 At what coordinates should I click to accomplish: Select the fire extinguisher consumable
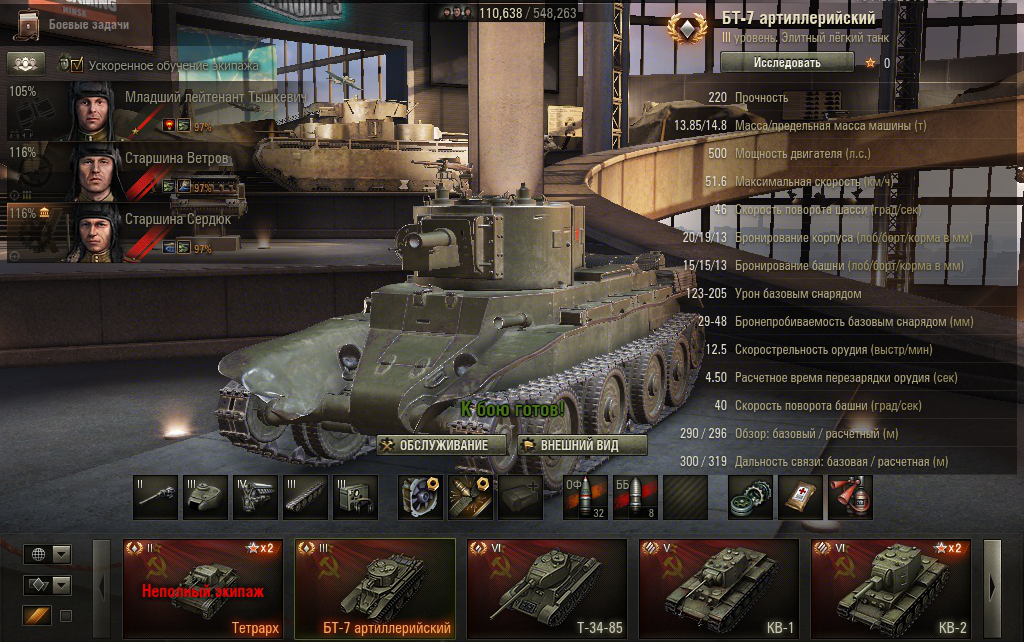pos(850,497)
